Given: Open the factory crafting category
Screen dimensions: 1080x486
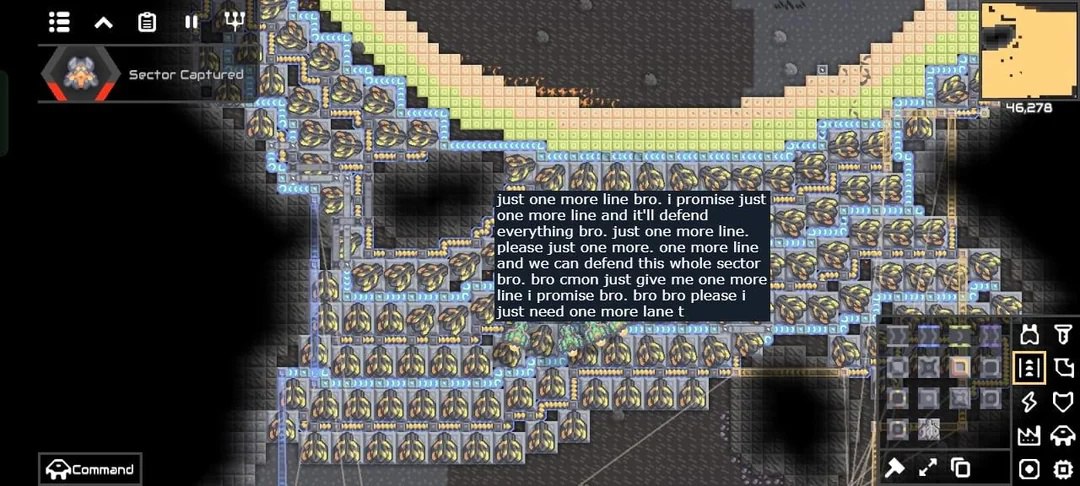Looking at the screenshot, I should [1030, 436].
